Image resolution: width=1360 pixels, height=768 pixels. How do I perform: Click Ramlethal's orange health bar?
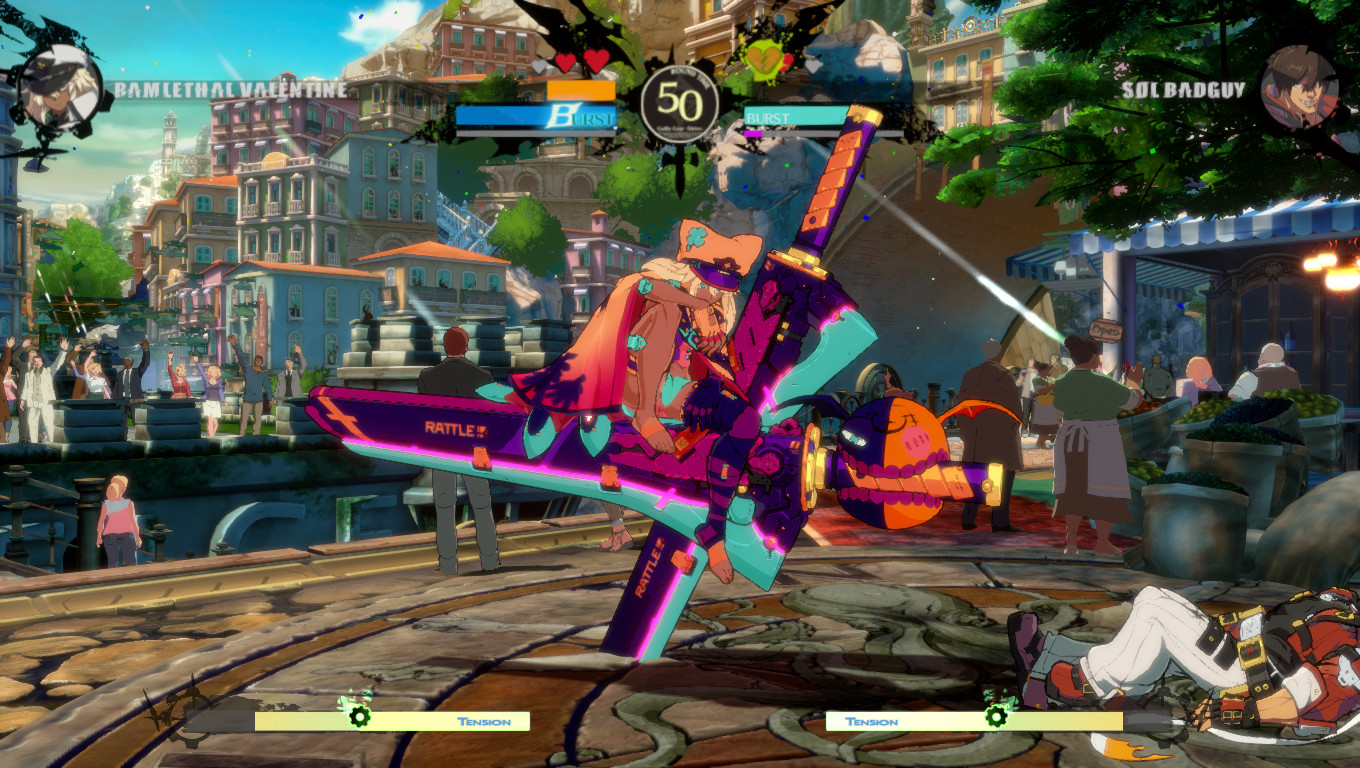click(x=580, y=91)
